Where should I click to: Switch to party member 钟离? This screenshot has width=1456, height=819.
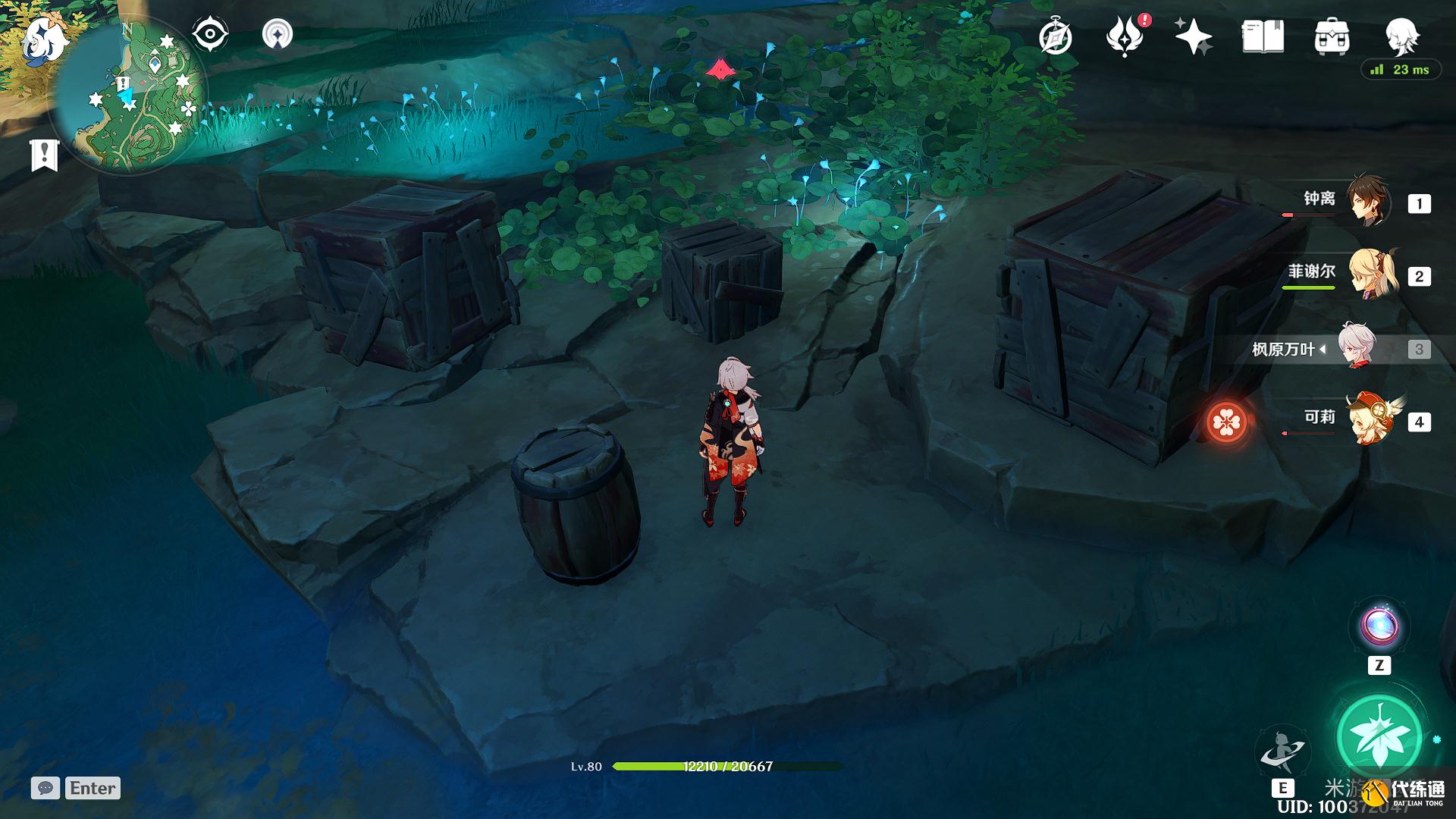(x=1367, y=202)
